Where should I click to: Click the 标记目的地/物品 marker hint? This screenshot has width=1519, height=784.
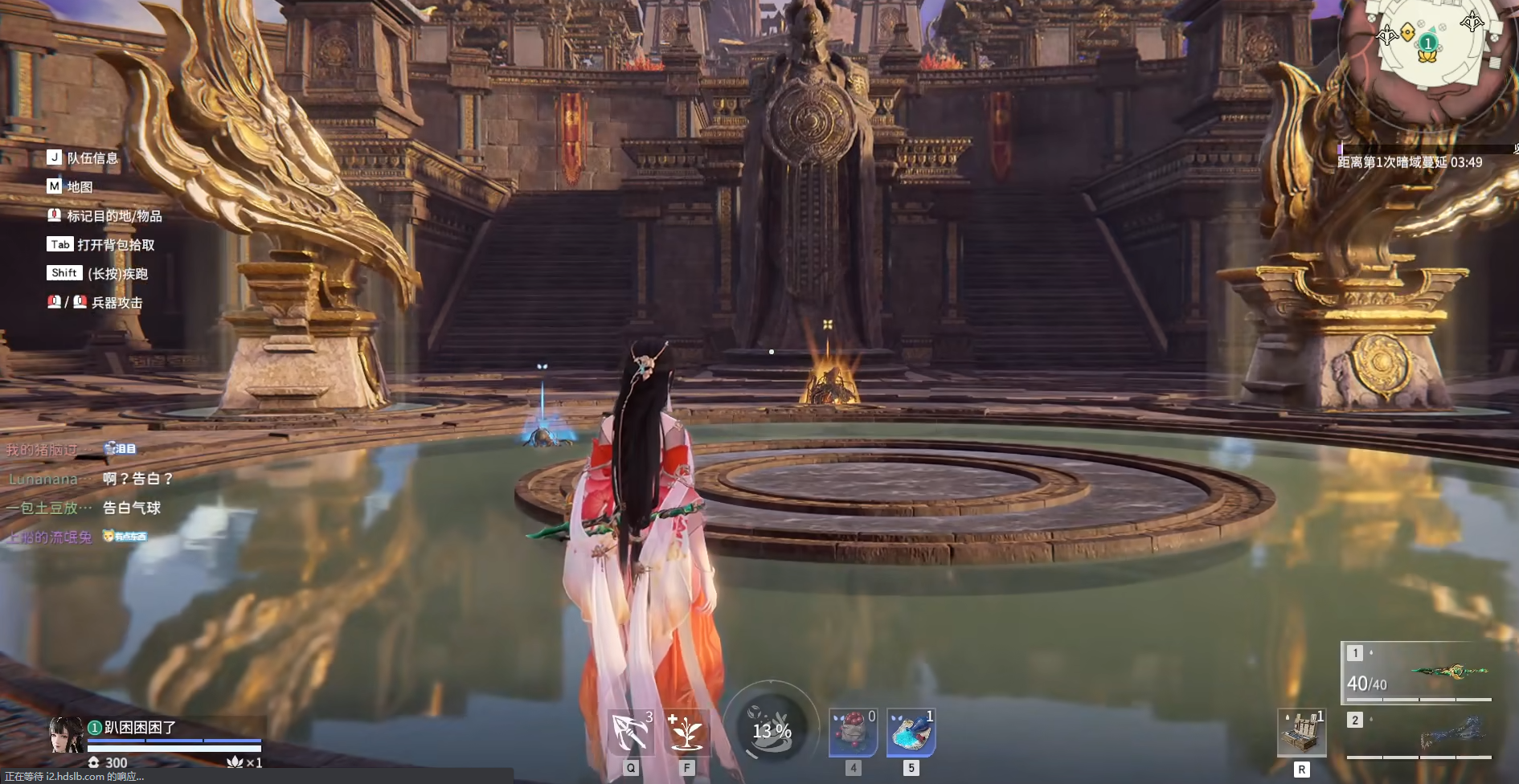pos(114,216)
